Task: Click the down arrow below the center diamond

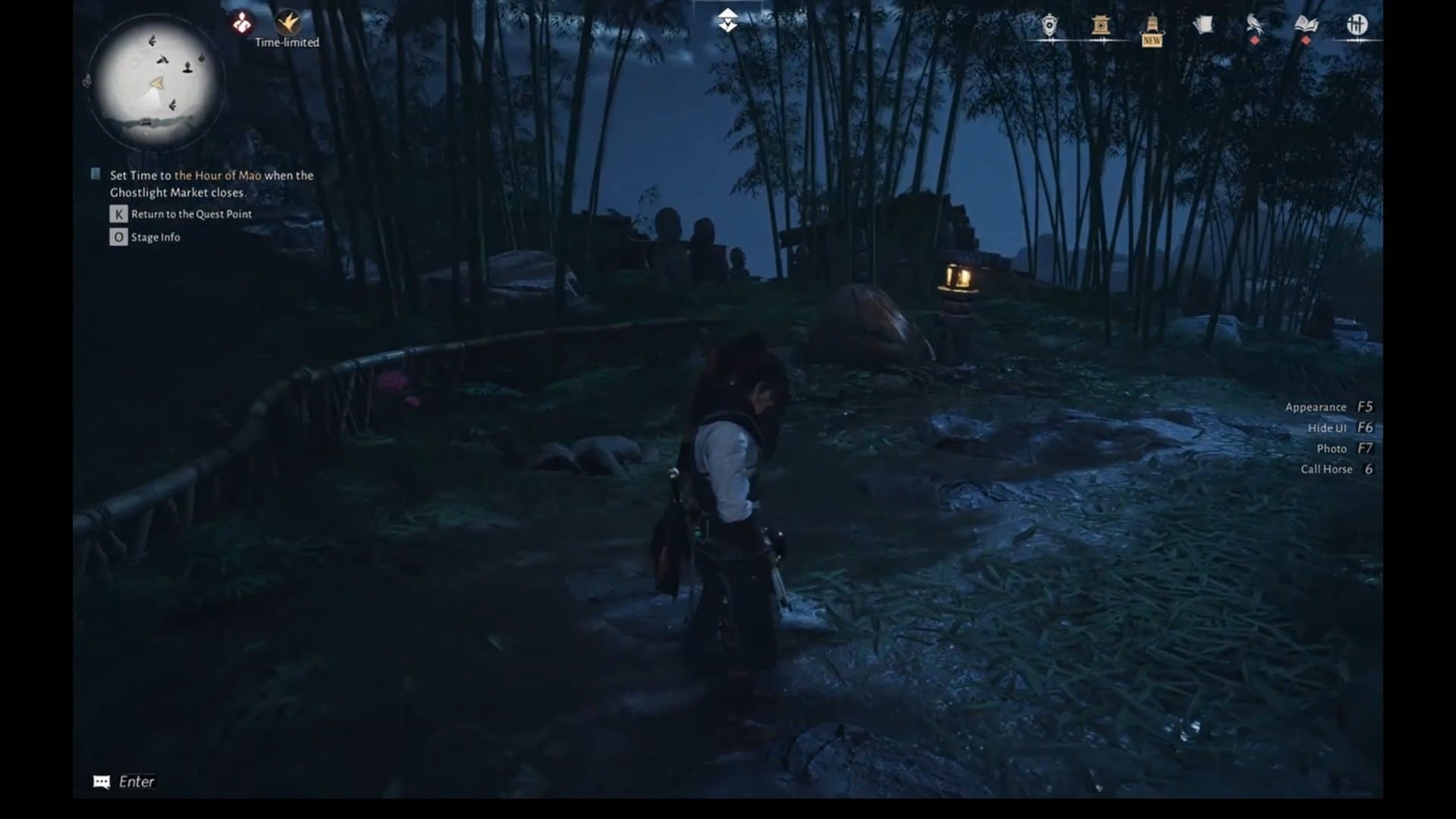Action: [728, 27]
